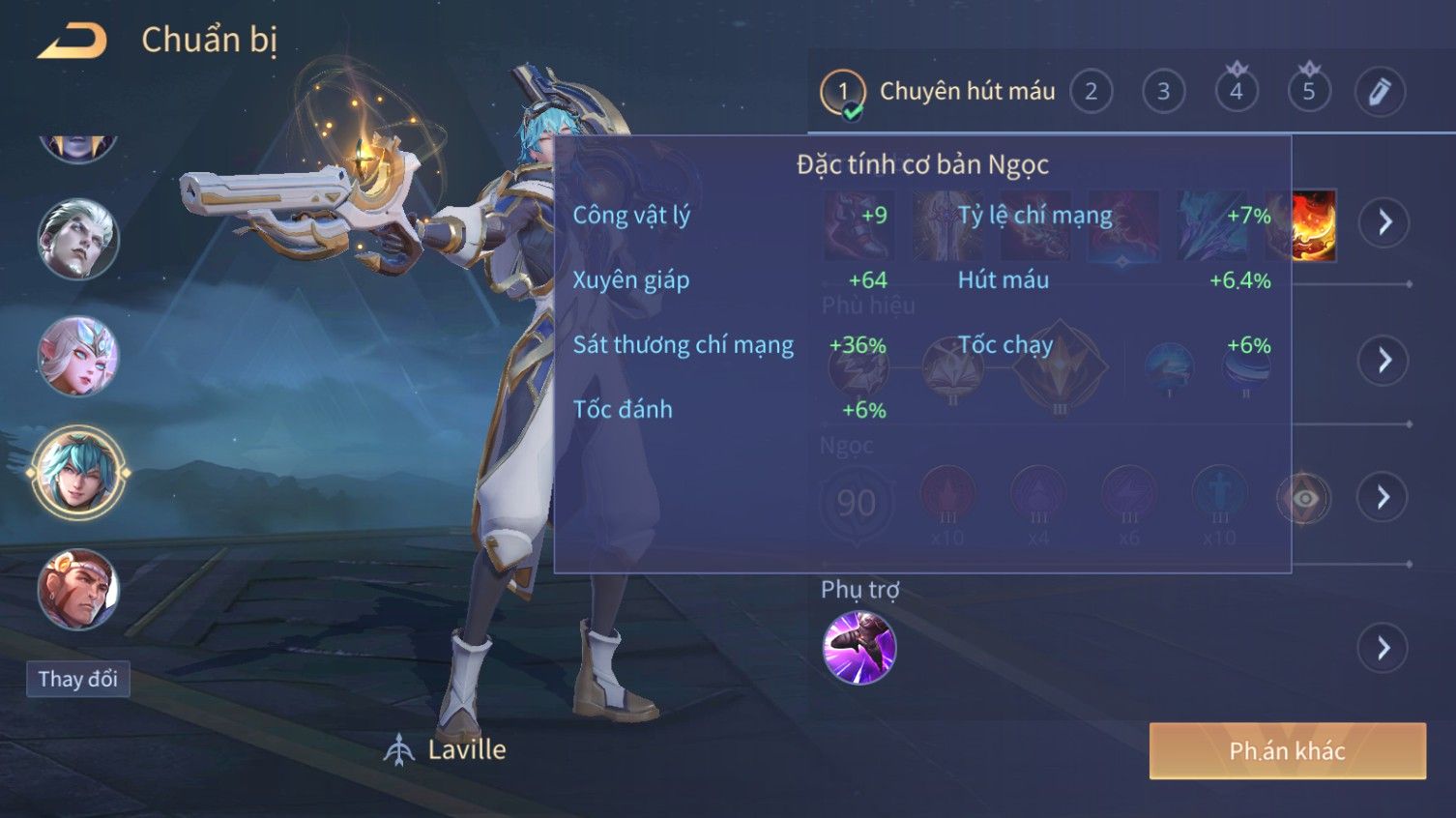Click the Thay đổi button
Image resolution: width=1456 pixels, height=818 pixels.
click(x=77, y=679)
